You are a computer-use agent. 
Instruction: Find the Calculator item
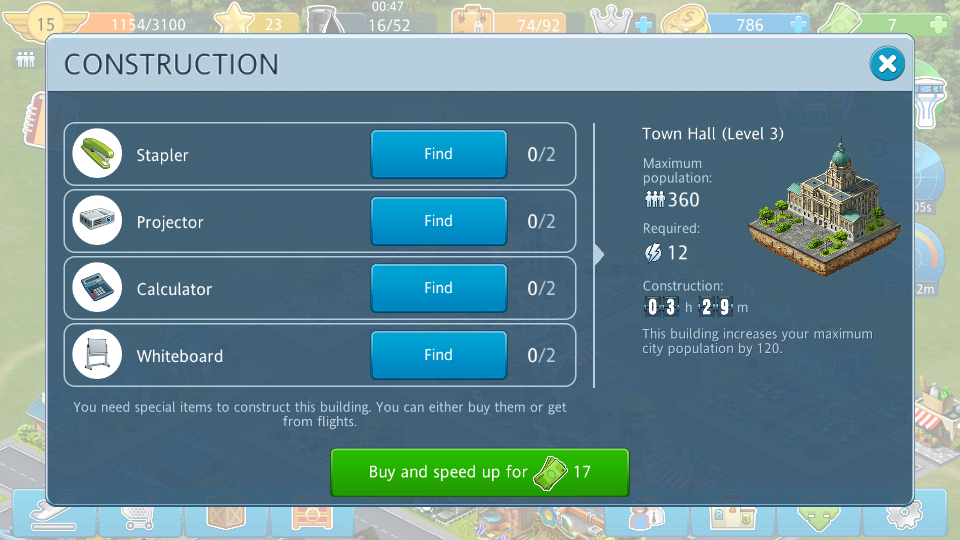click(x=438, y=288)
